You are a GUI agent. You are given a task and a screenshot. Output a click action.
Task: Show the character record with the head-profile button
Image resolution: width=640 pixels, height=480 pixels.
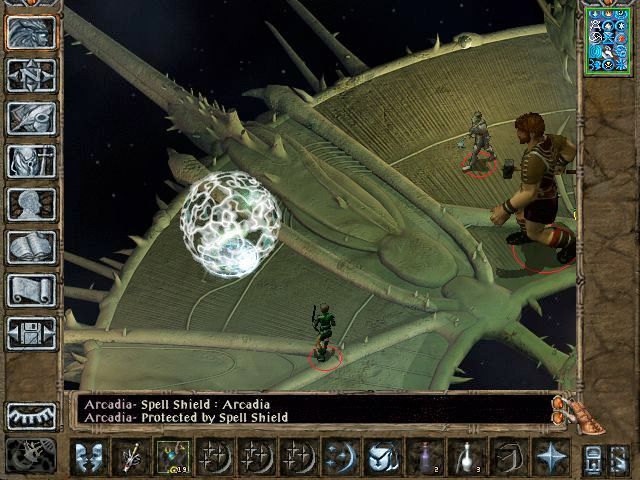(31, 204)
